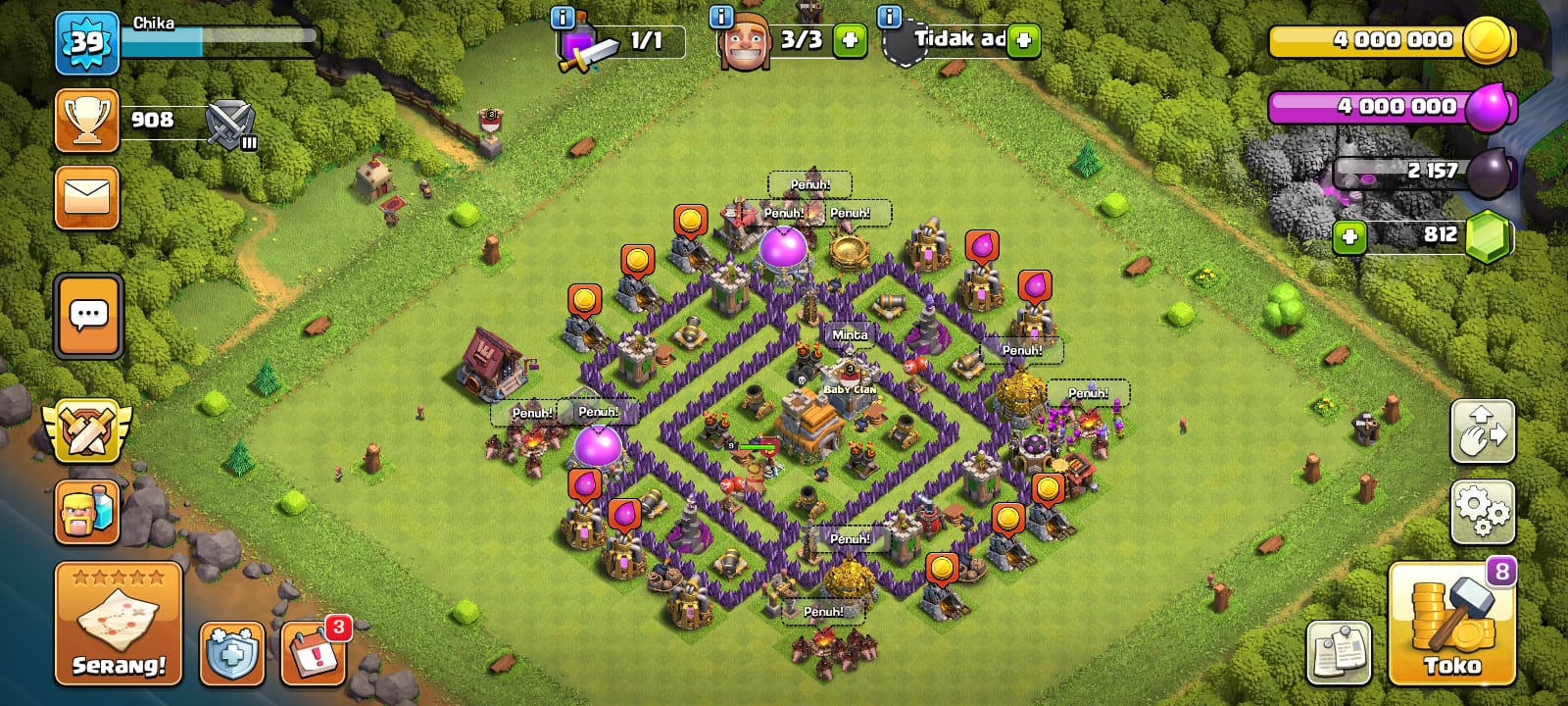Add gems with the green plus
The width and height of the screenshot is (1568, 706).
tap(1349, 237)
